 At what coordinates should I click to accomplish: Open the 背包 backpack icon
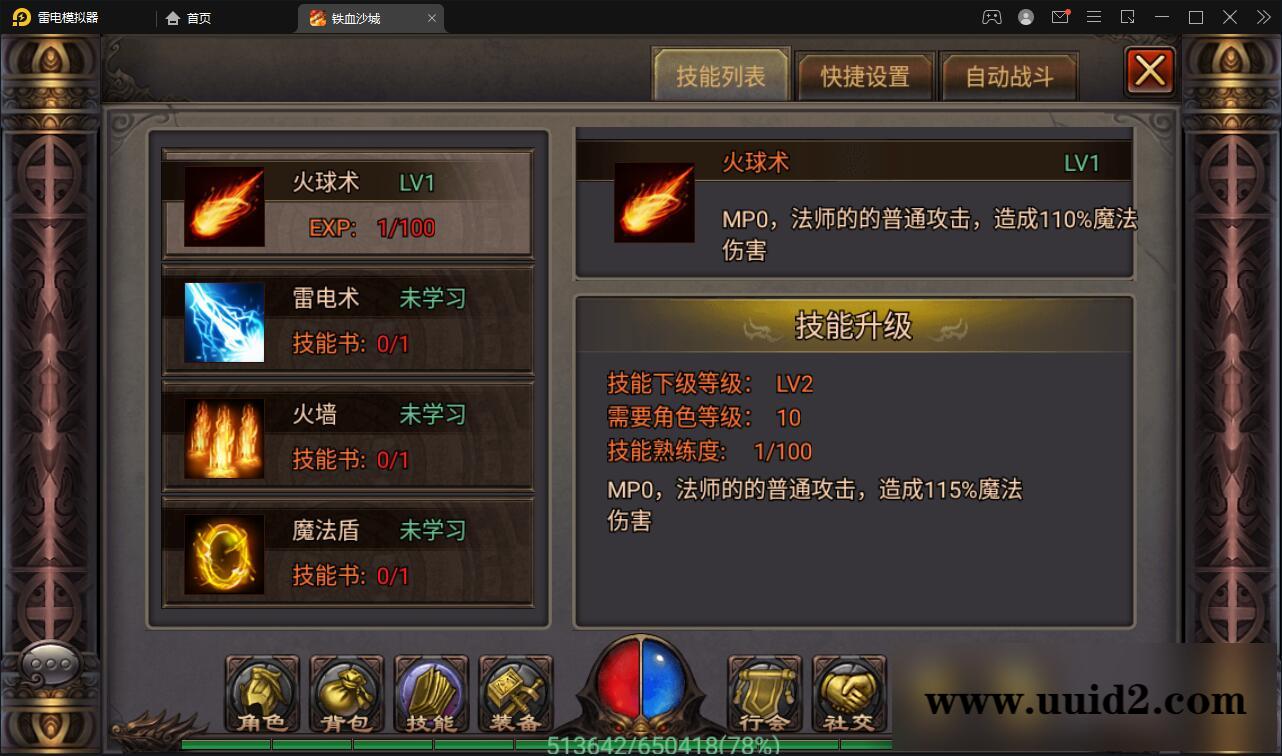click(x=345, y=693)
